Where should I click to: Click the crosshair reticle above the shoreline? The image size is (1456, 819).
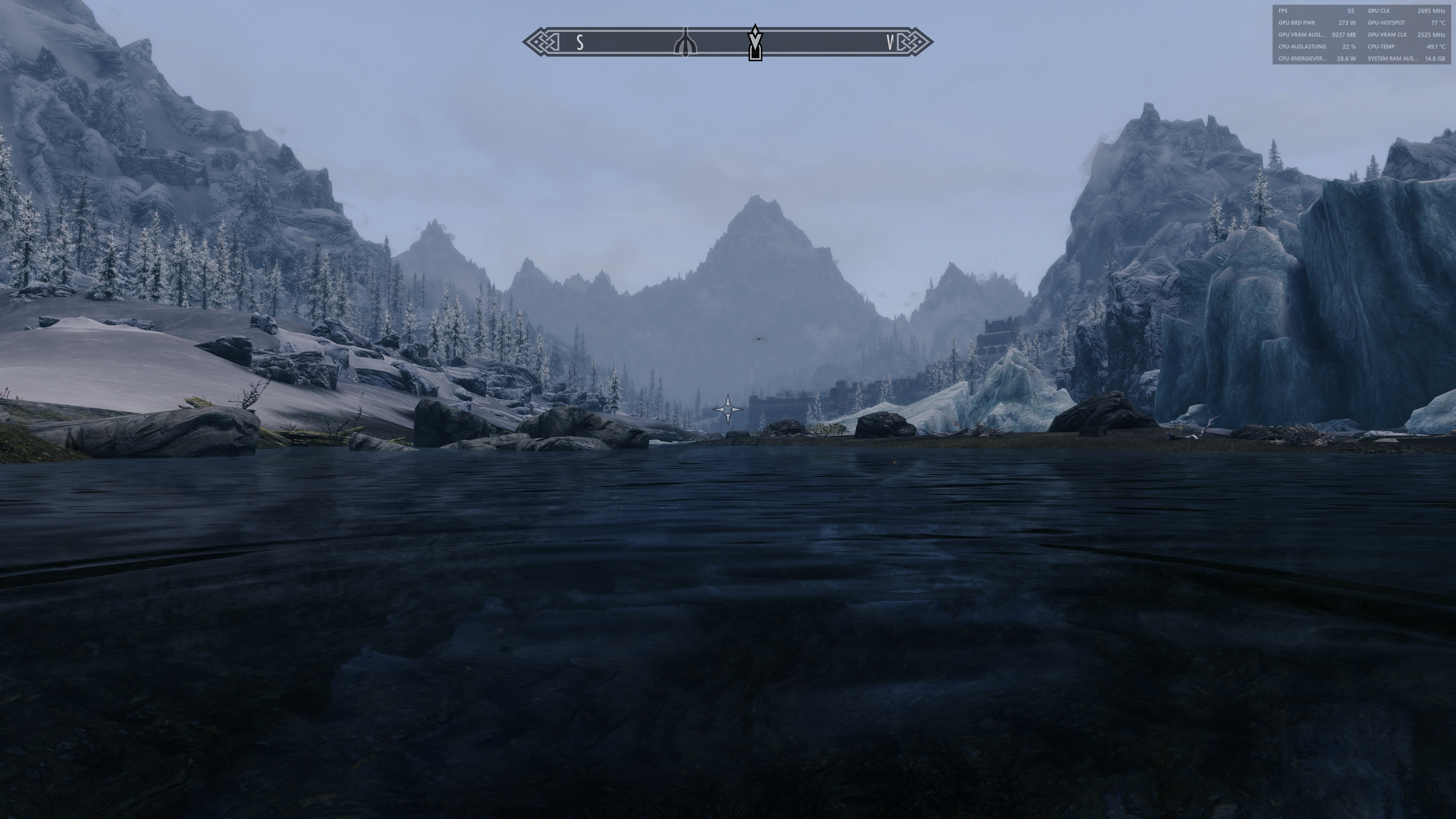click(x=727, y=410)
